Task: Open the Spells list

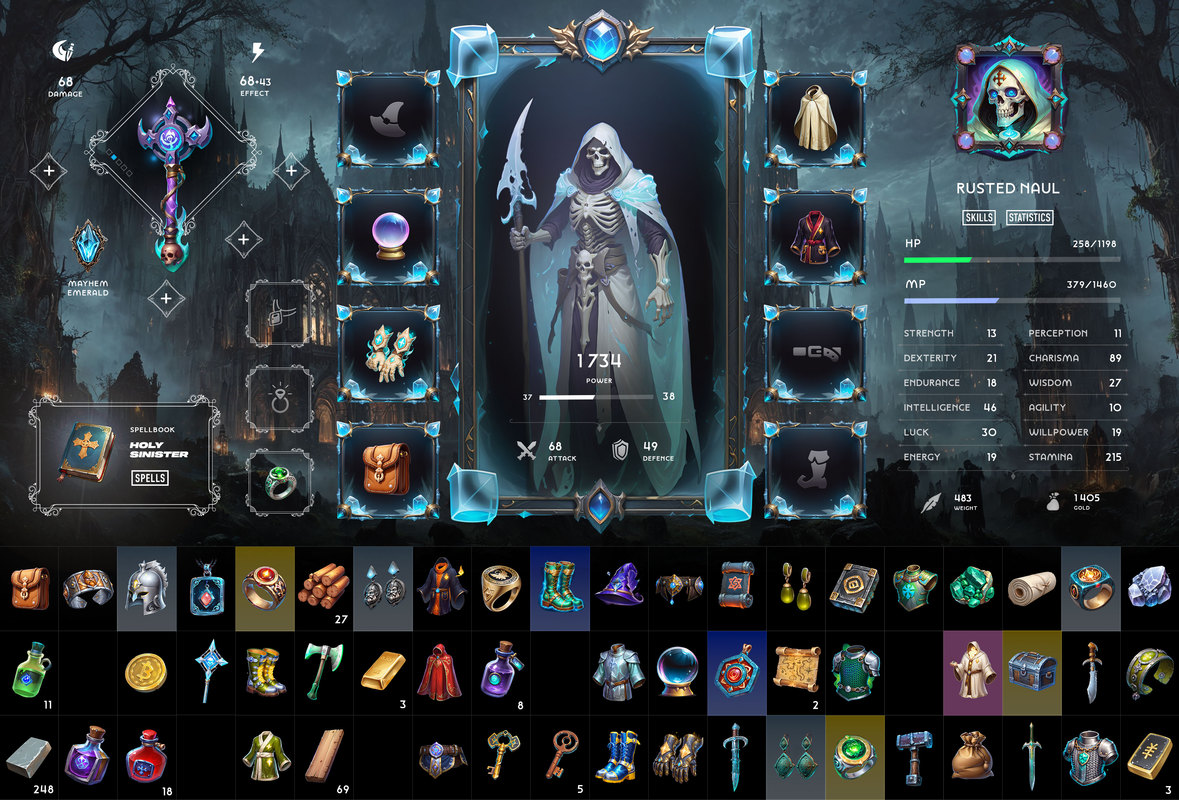Action: pos(150,478)
